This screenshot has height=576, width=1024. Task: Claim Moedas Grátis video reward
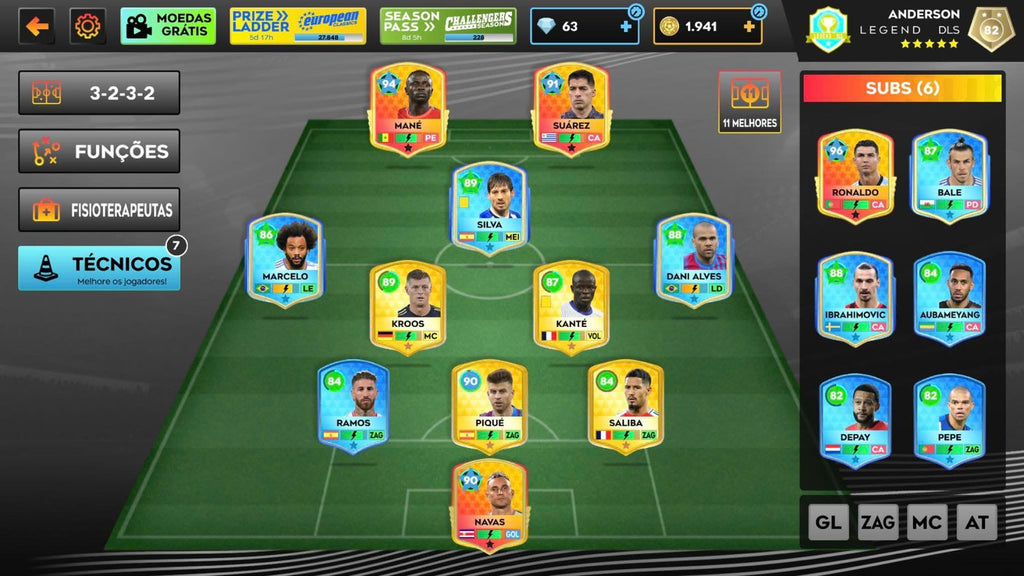(168, 26)
